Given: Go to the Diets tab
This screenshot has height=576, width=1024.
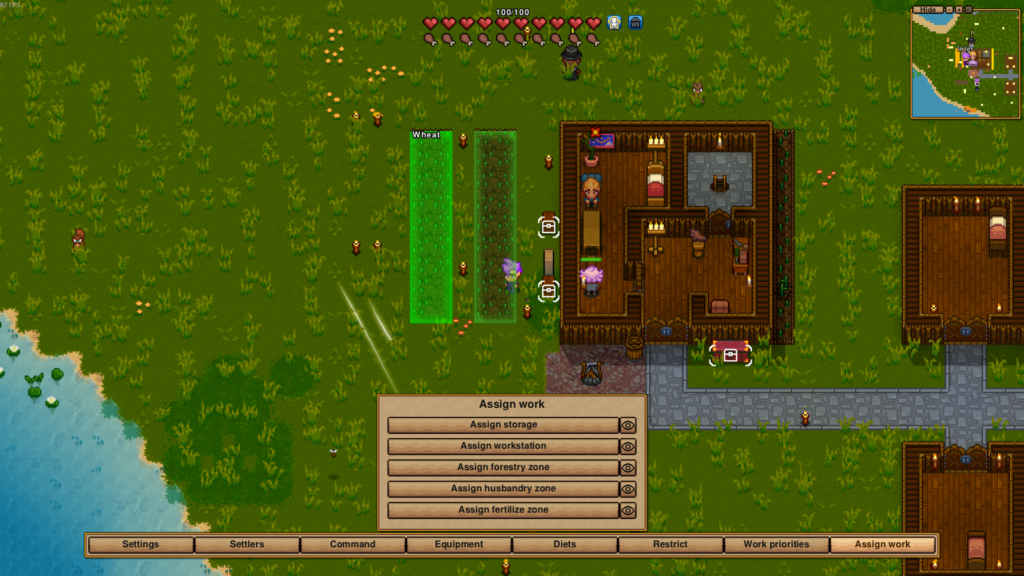Looking at the screenshot, I should (x=565, y=544).
